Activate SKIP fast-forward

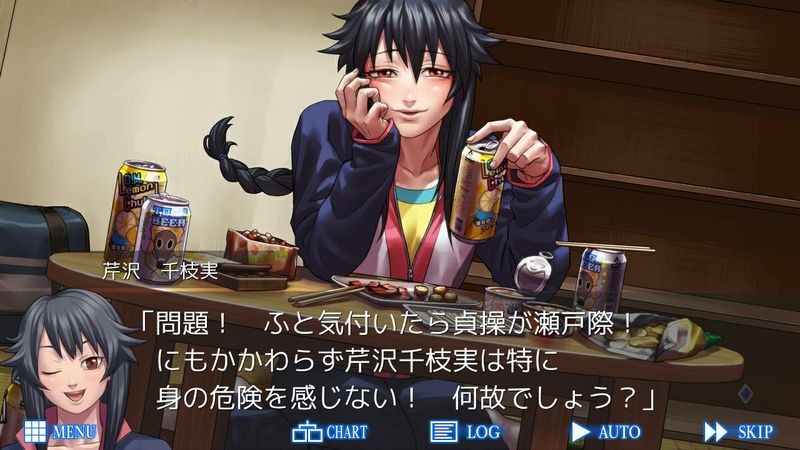pyautogui.click(x=738, y=432)
